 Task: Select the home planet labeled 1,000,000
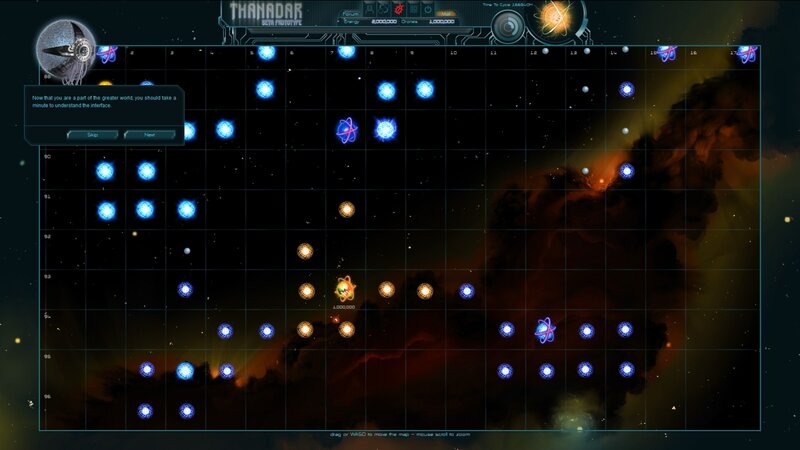click(x=345, y=290)
